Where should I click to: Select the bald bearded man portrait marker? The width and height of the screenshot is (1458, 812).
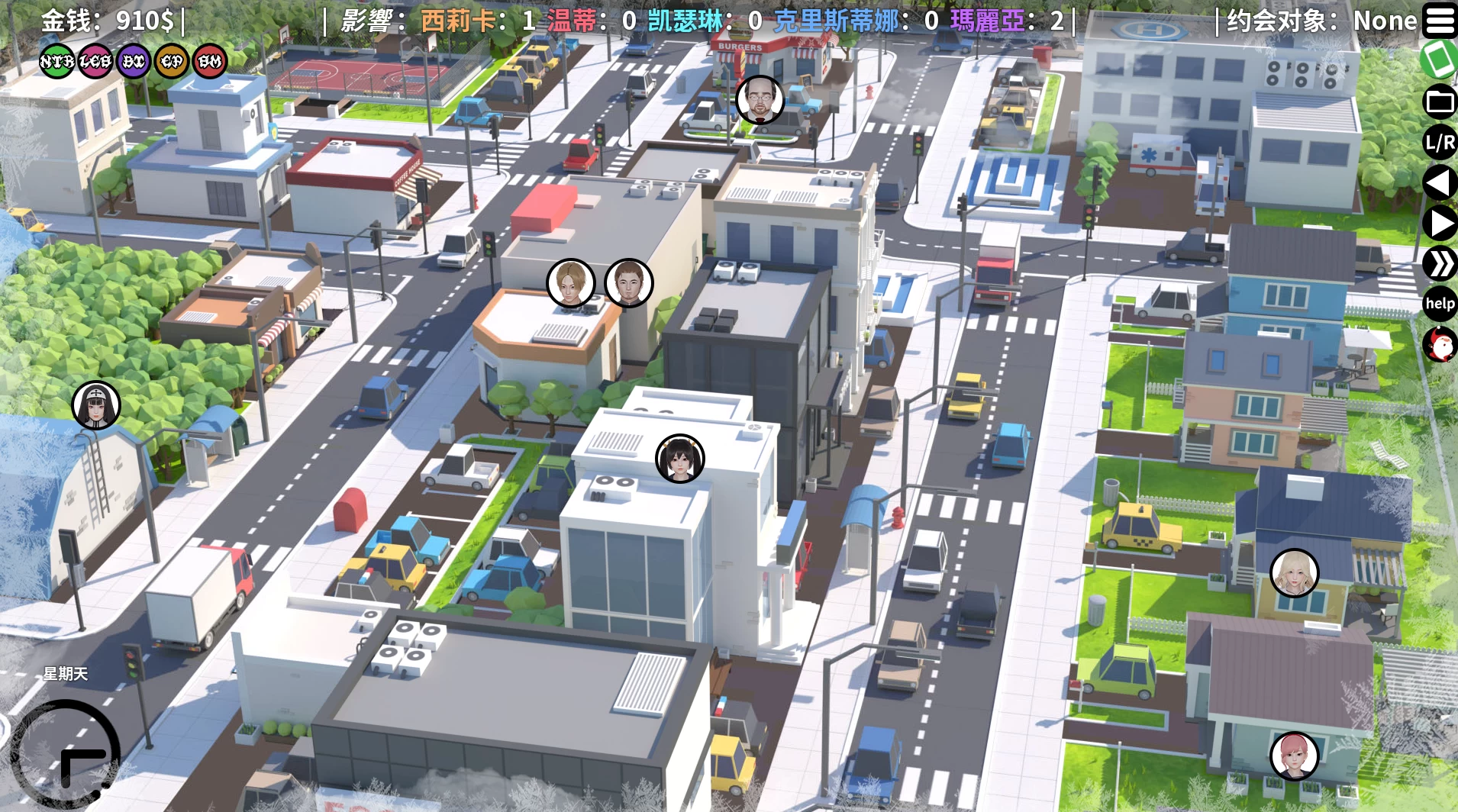760,100
